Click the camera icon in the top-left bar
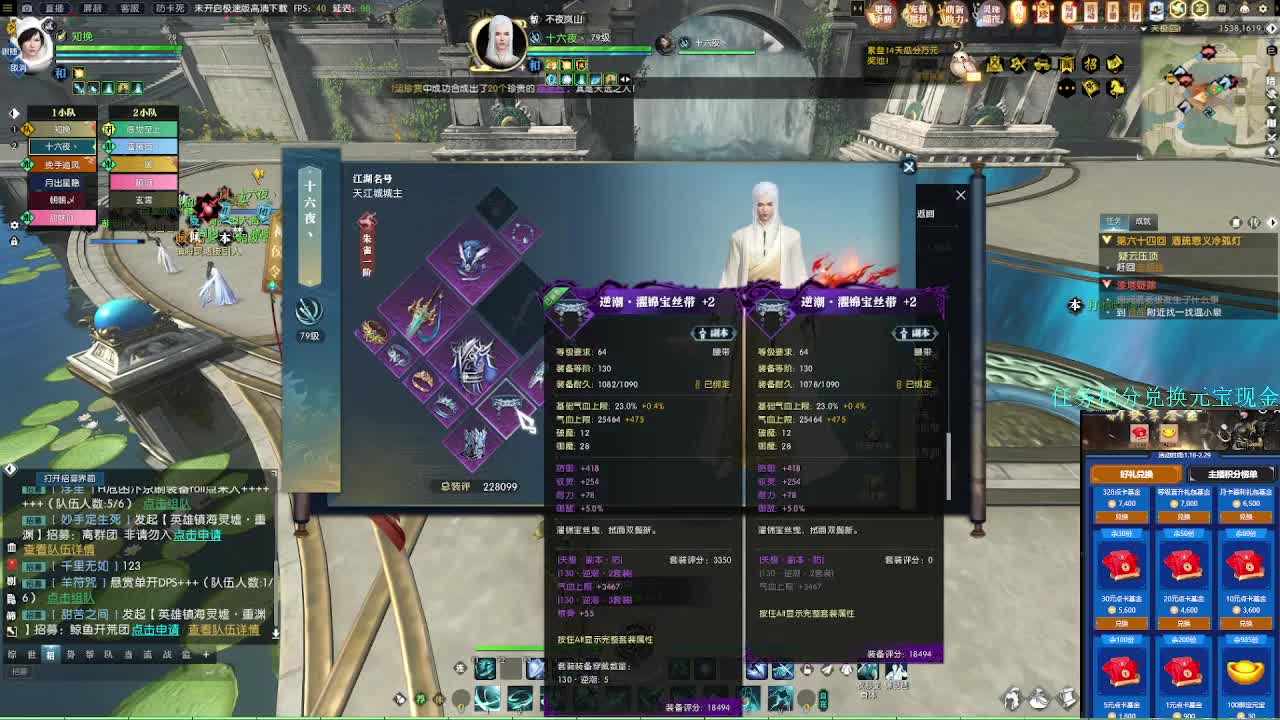The height and width of the screenshot is (720, 1280). (x=27, y=7)
